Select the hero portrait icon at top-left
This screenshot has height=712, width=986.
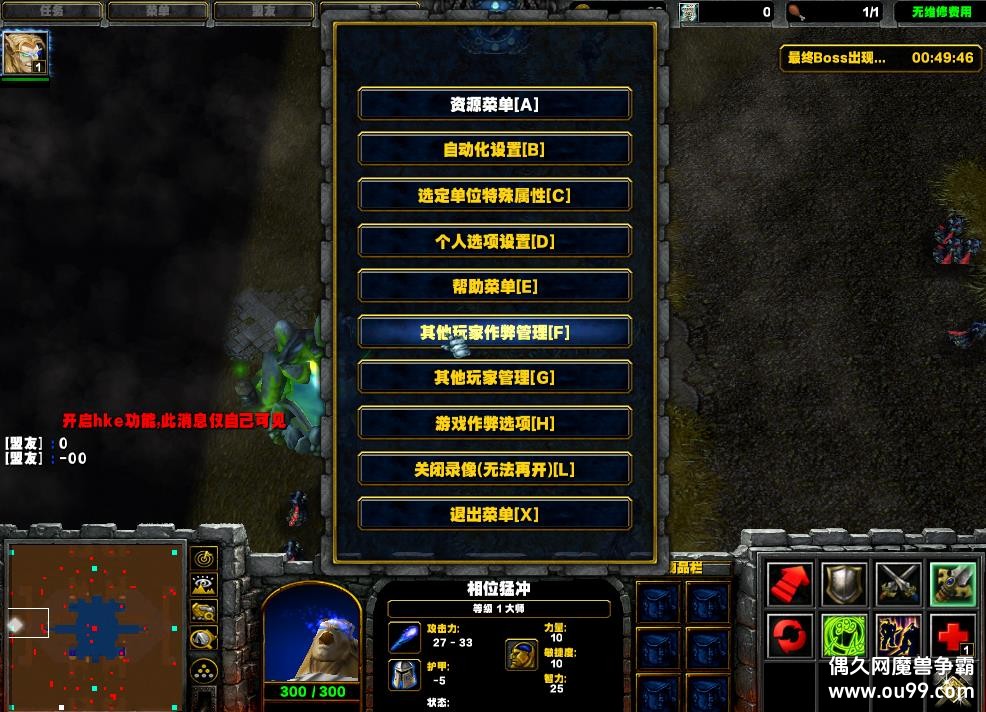tap(25, 53)
